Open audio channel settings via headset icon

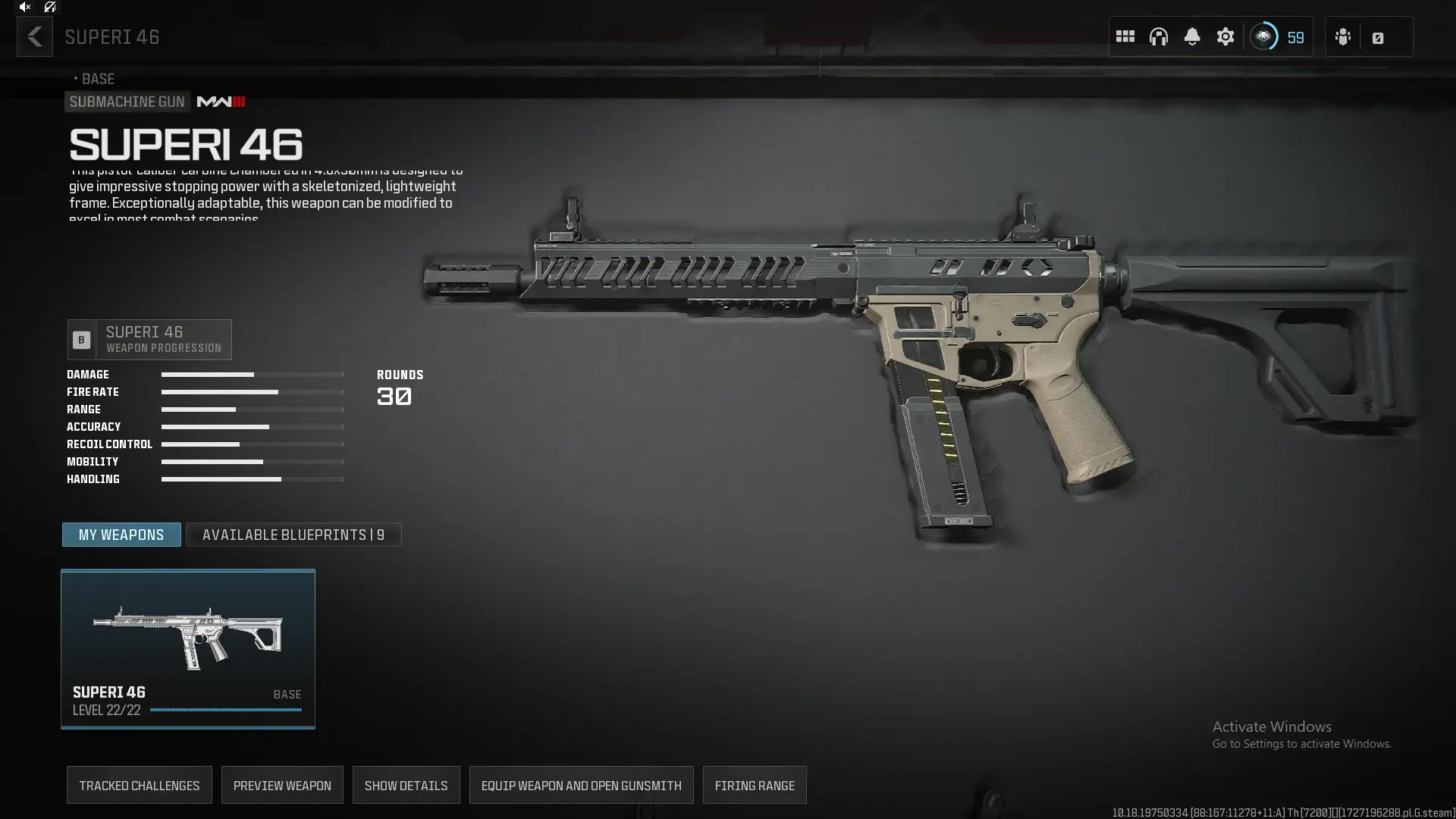(x=1159, y=36)
